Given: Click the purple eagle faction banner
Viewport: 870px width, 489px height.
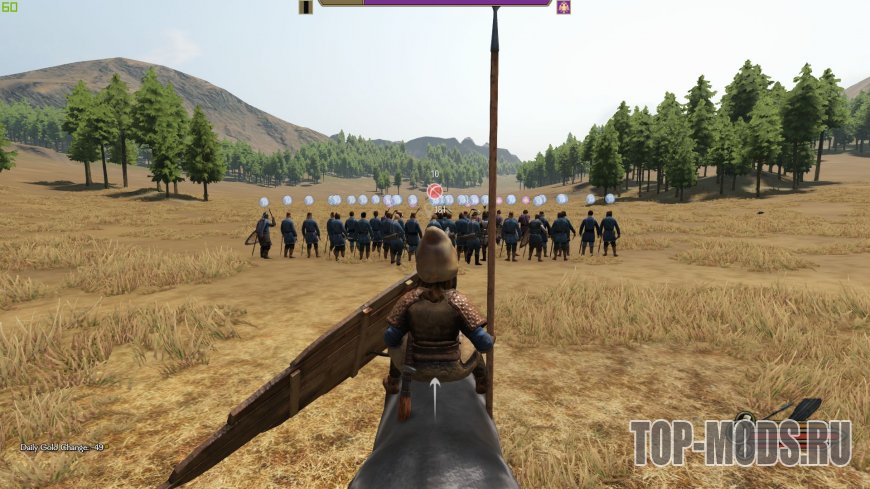Looking at the screenshot, I should pos(563,7).
